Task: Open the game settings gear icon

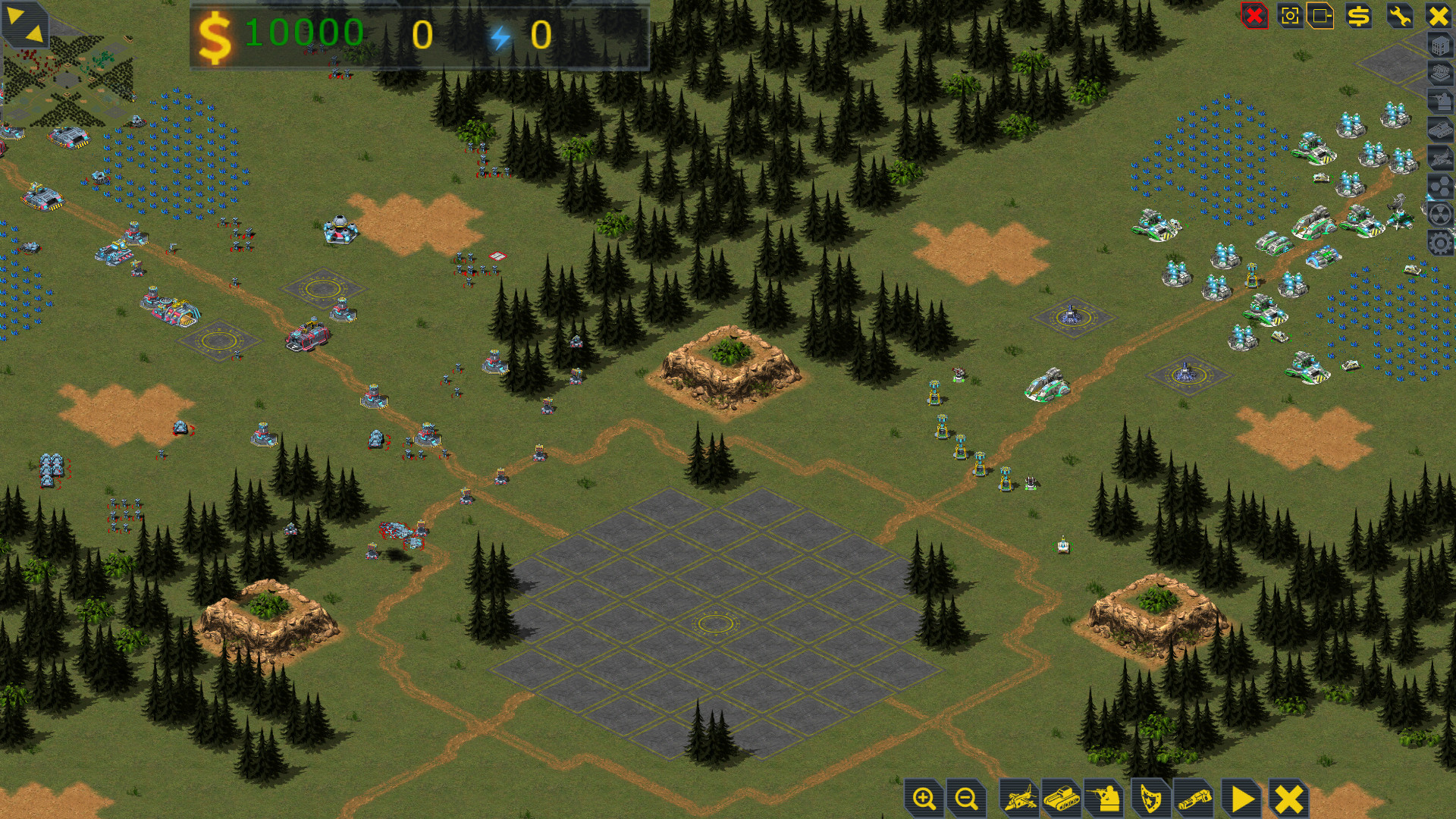Action: pos(1440,243)
